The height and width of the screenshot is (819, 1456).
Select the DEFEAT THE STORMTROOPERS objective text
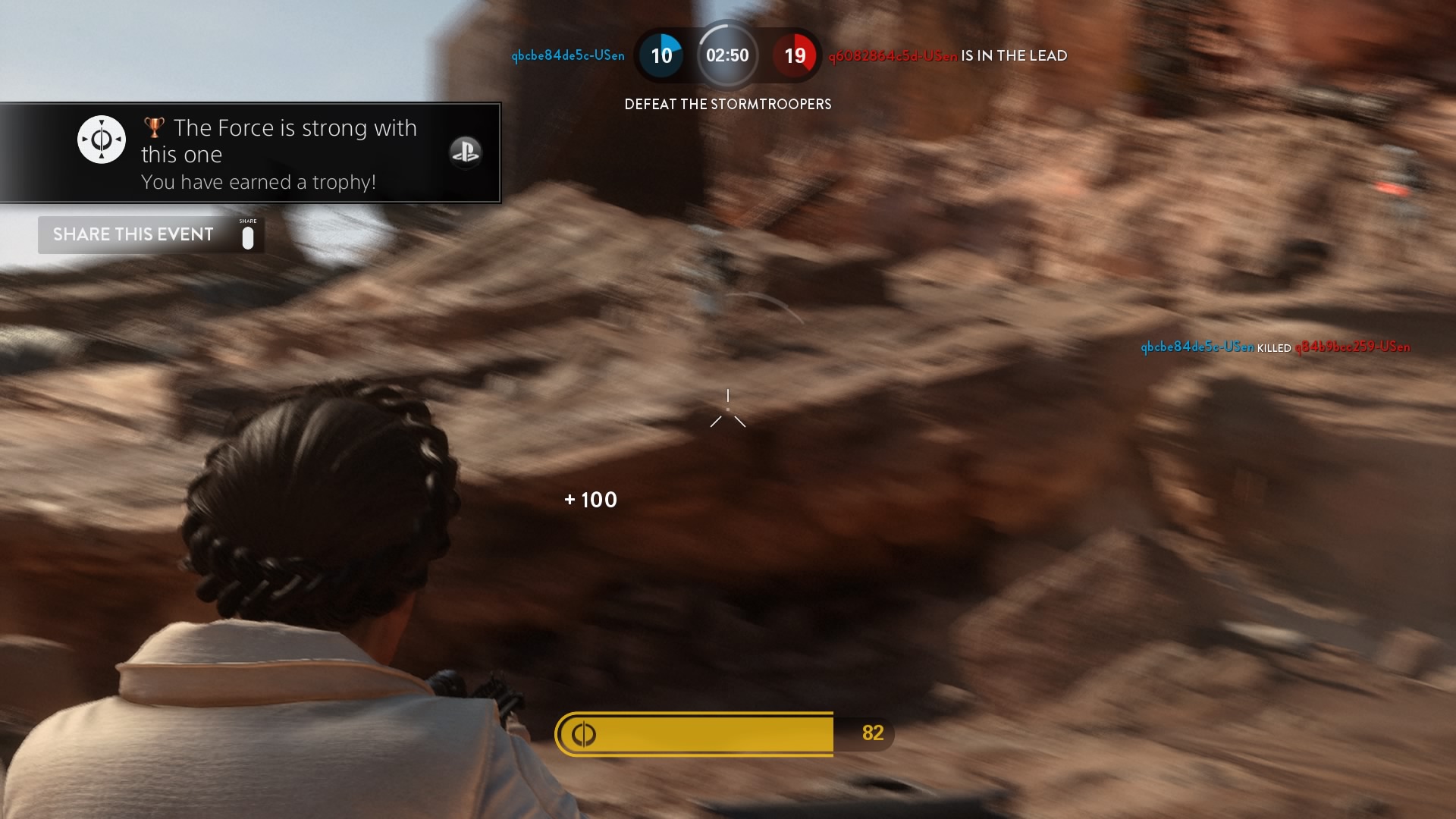(727, 105)
